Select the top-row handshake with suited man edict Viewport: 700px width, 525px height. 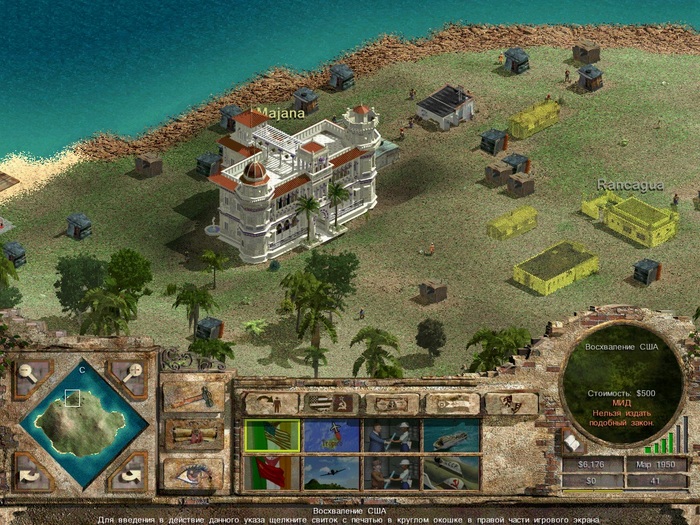391,435
